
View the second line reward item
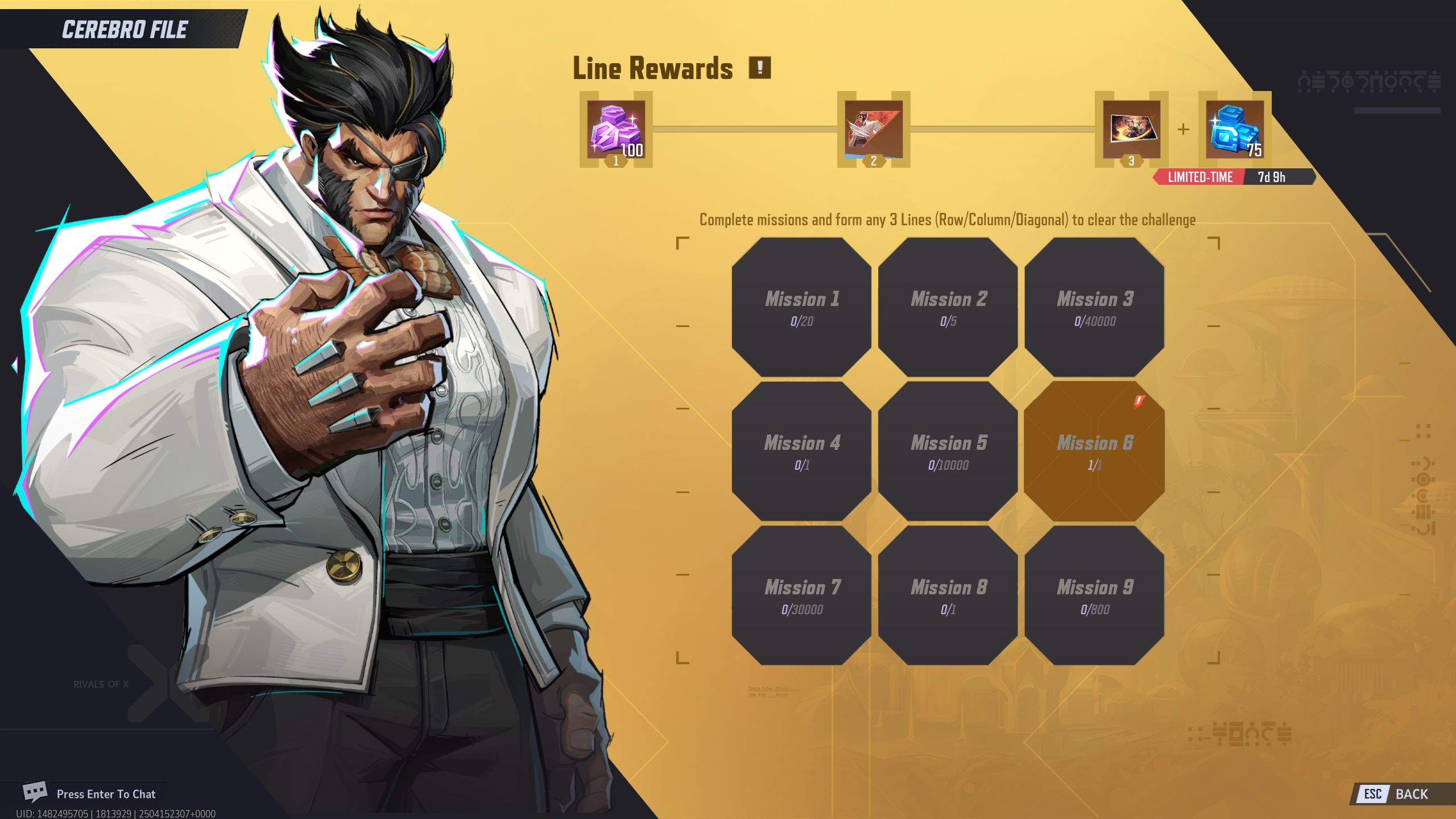coord(874,130)
